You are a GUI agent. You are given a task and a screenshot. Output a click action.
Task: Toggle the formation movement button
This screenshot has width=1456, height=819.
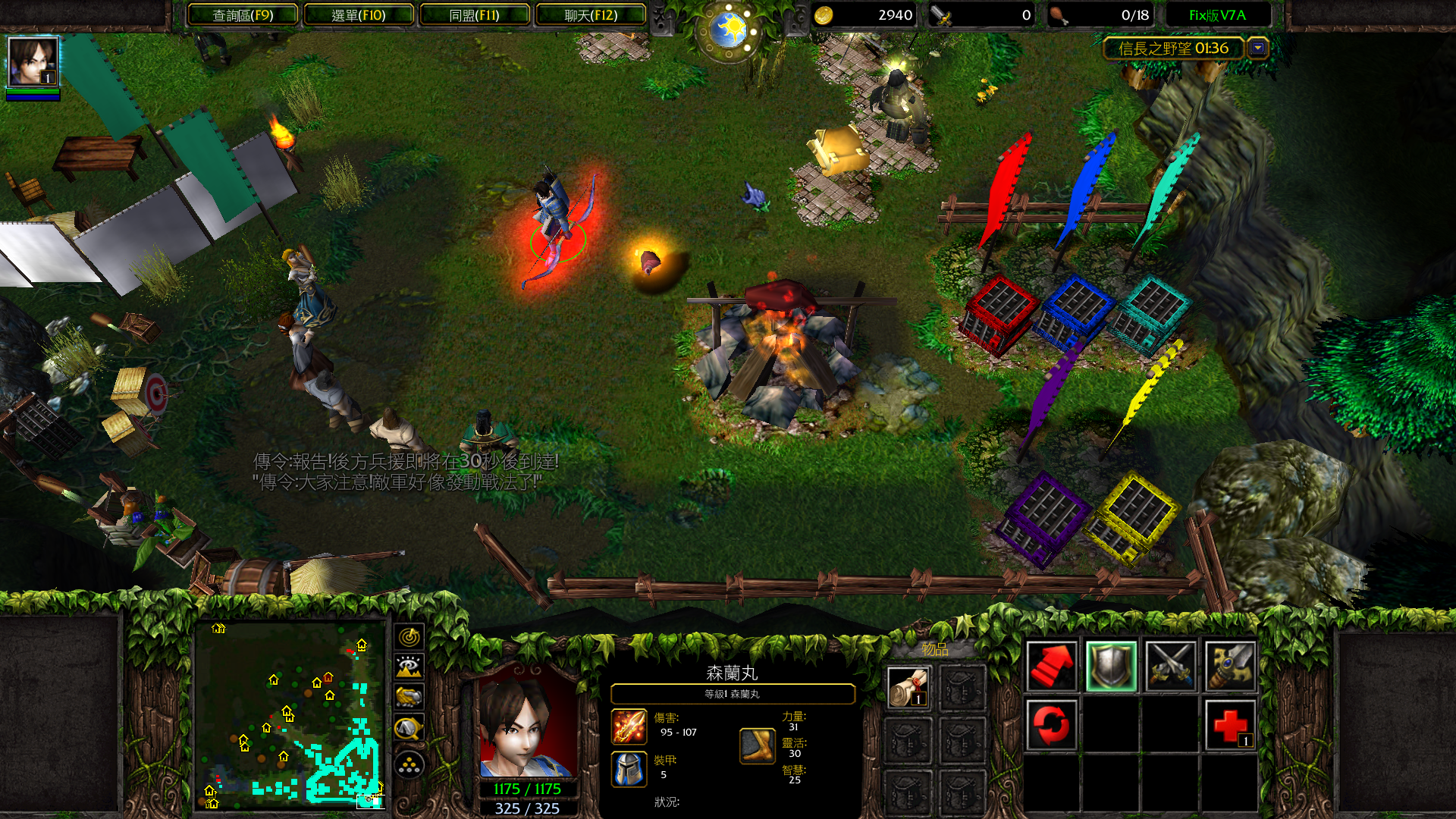[409, 764]
